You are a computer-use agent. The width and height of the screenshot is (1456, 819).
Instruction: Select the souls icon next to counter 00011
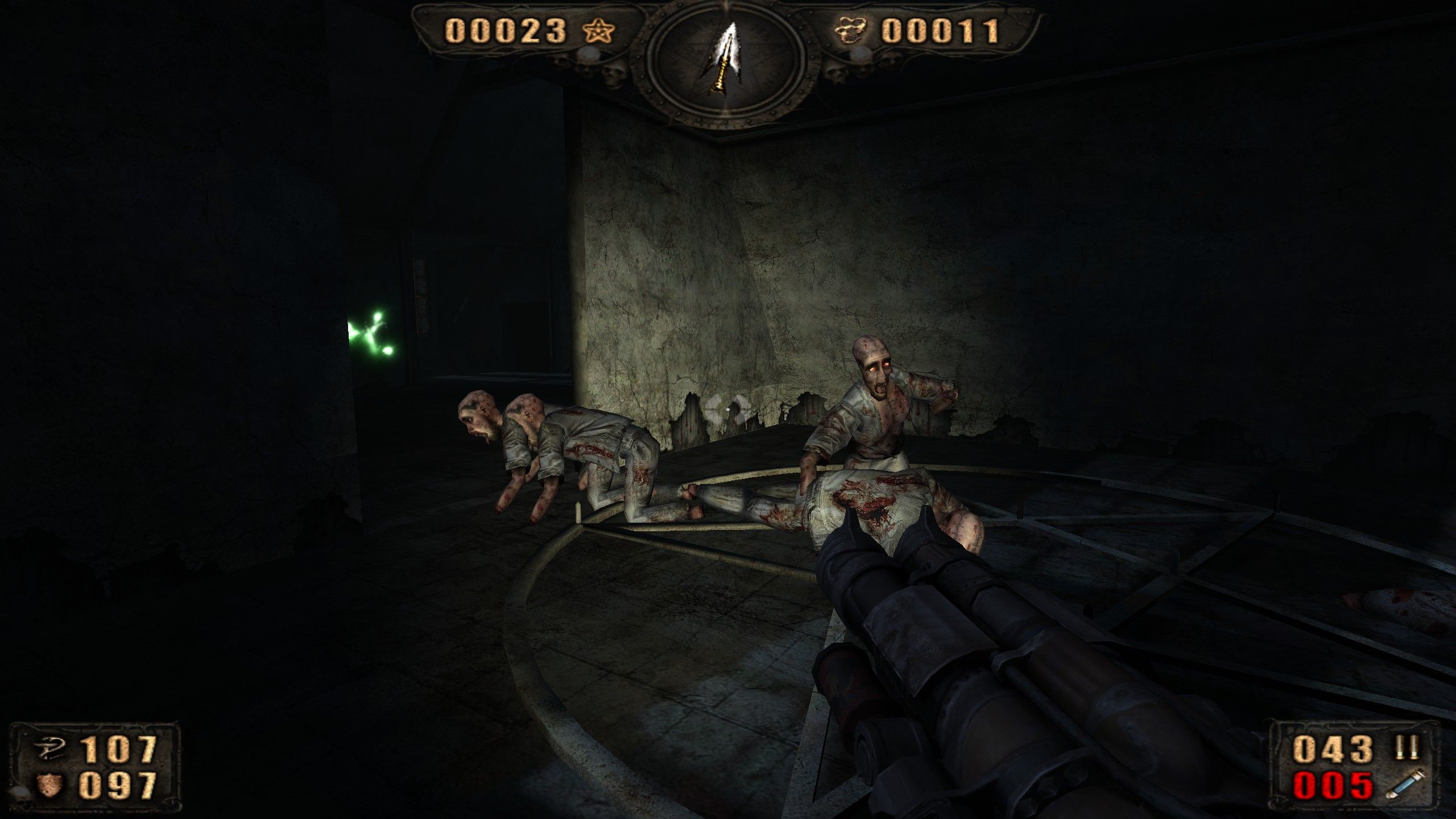[x=851, y=31]
